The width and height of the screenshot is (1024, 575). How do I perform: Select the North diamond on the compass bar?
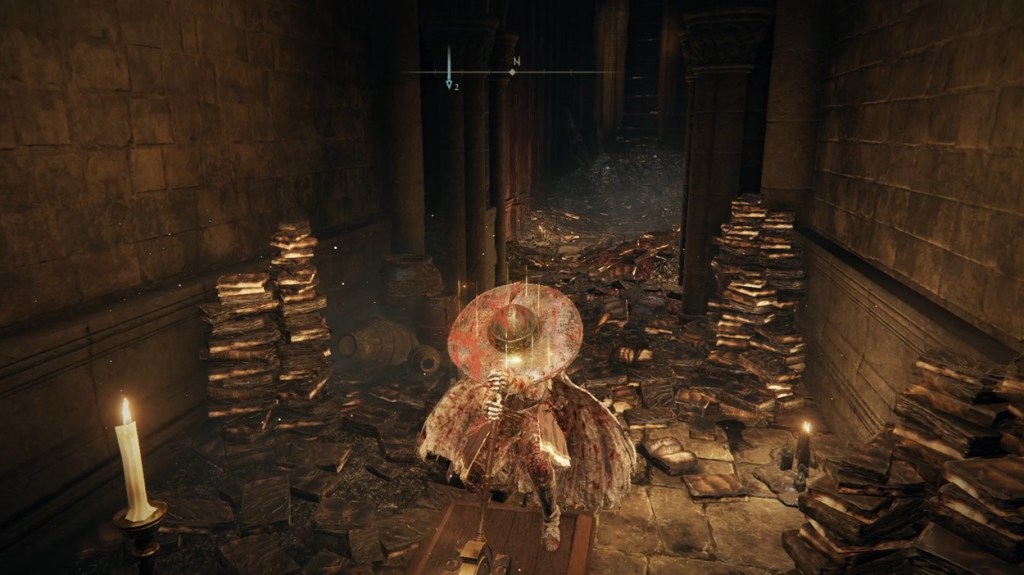pos(512,71)
